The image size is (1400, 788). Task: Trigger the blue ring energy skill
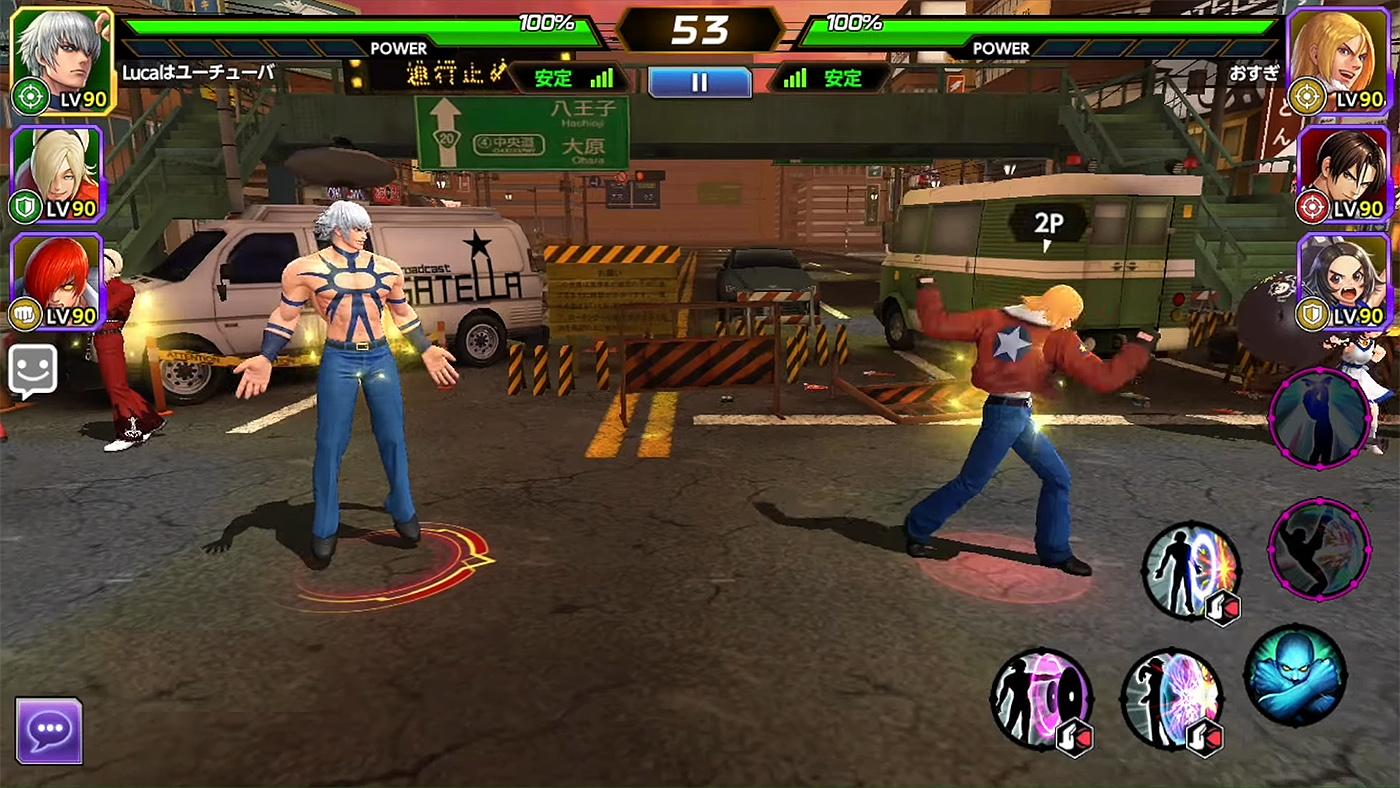[x=1191, y=570]
